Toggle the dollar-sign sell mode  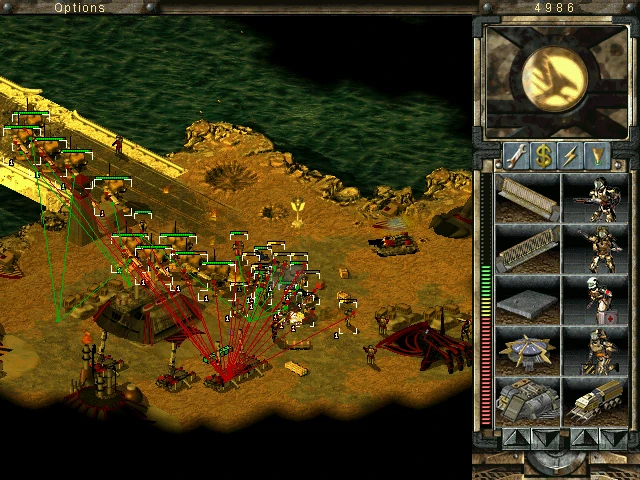[x=544, y=156]
